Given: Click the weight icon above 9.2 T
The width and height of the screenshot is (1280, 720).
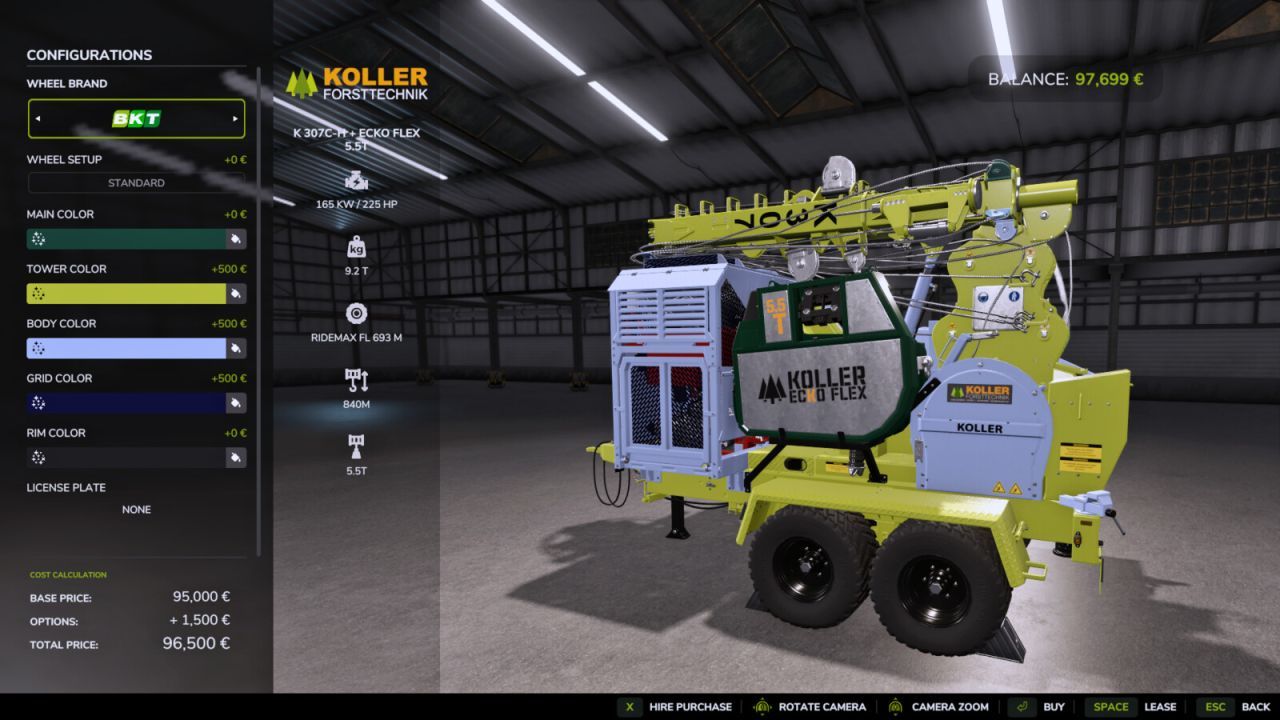Looking at the screenshot, I should pos(355,249).
